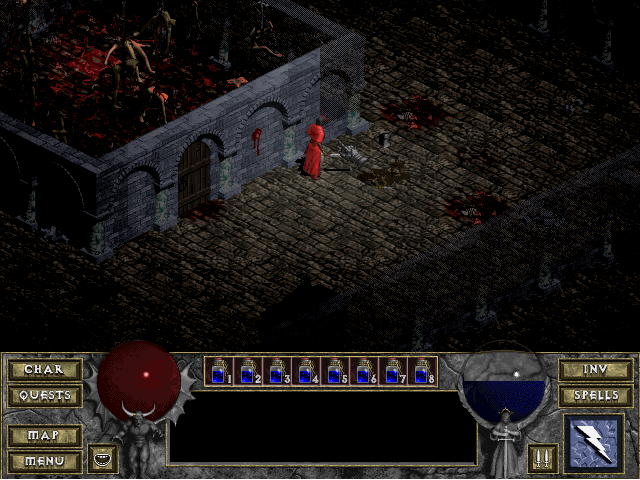This screenshot has width=640, height=480.
Task: Use the mana potion in belt slot 8
Action: (x=421, y=371)
